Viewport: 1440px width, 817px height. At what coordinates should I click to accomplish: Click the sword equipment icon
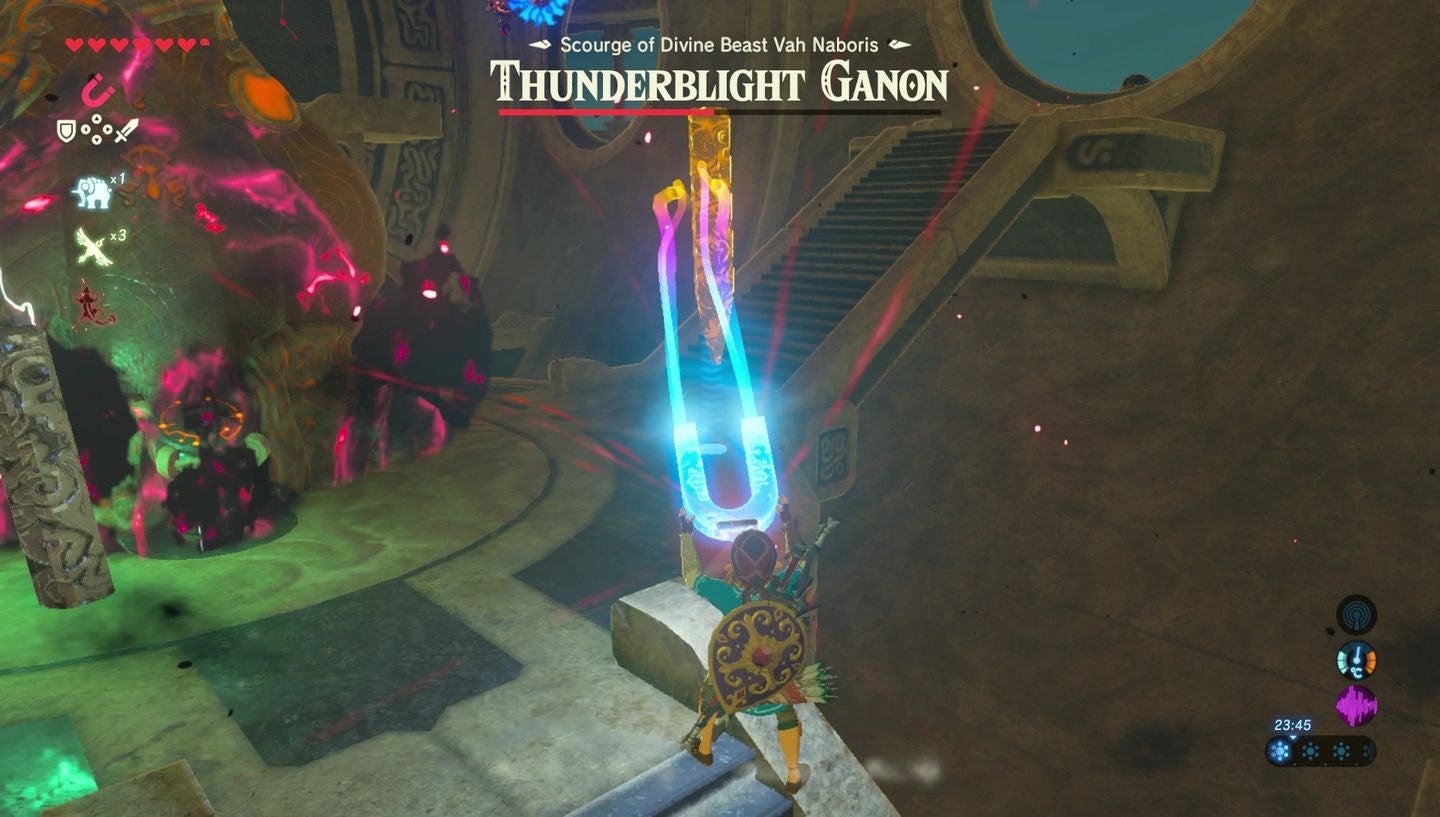coord(126,131)
